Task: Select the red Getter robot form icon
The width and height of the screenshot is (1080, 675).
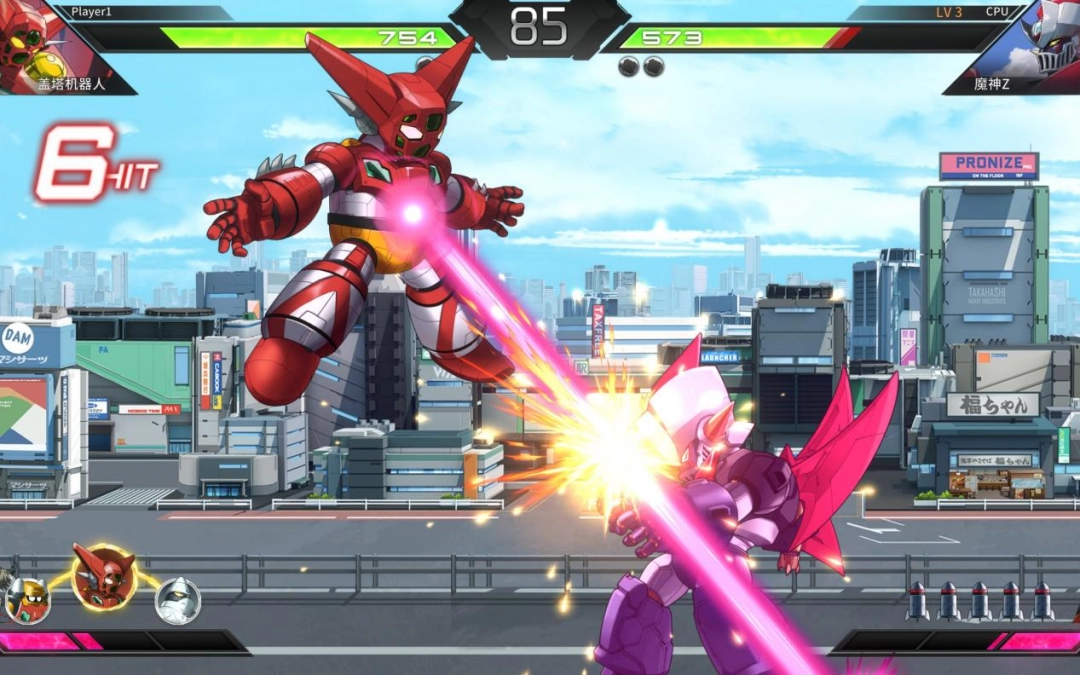Action: click(x=104, y=576)
